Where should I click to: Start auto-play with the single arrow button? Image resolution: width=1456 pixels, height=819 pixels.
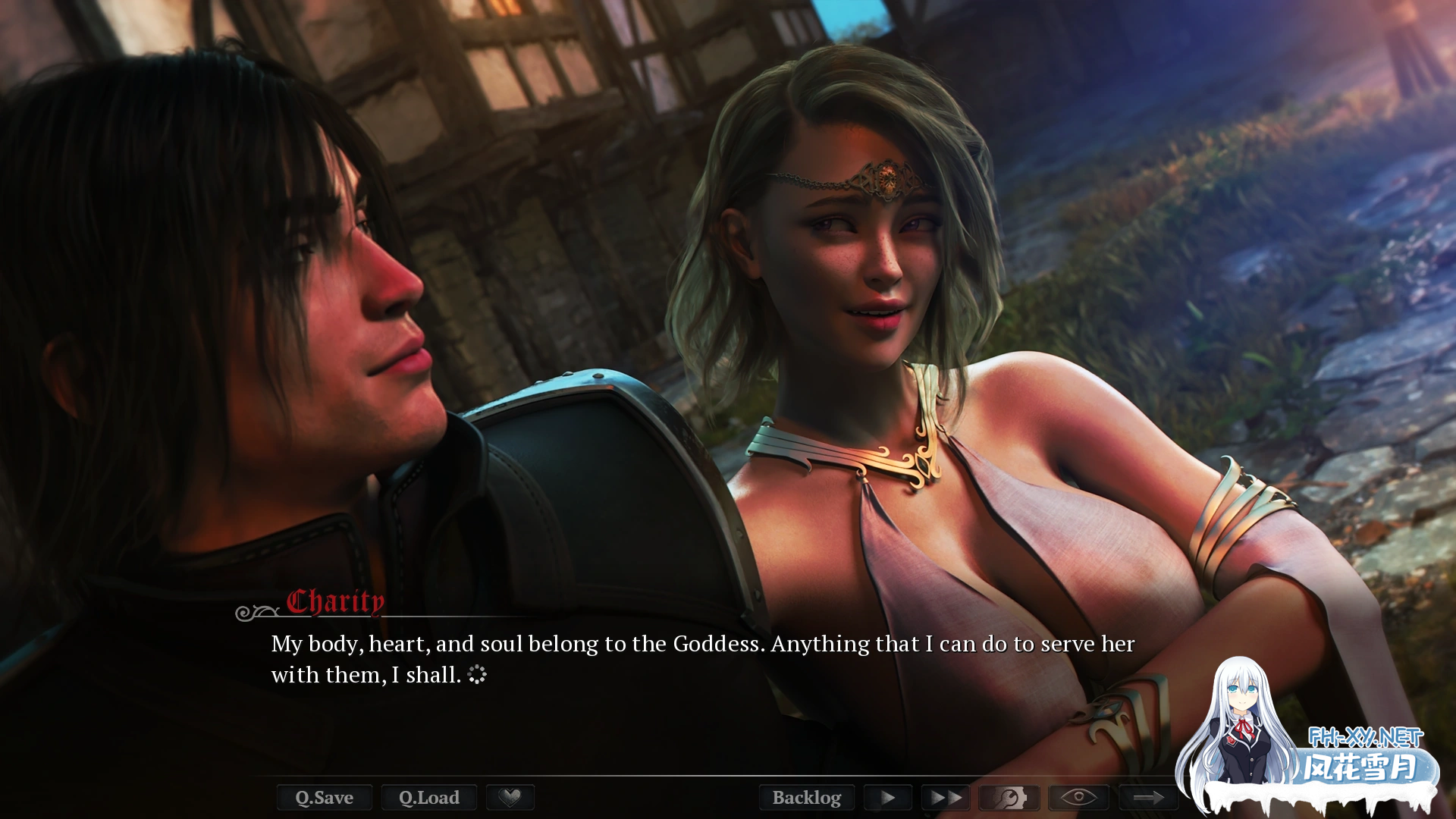pos(888,797)
